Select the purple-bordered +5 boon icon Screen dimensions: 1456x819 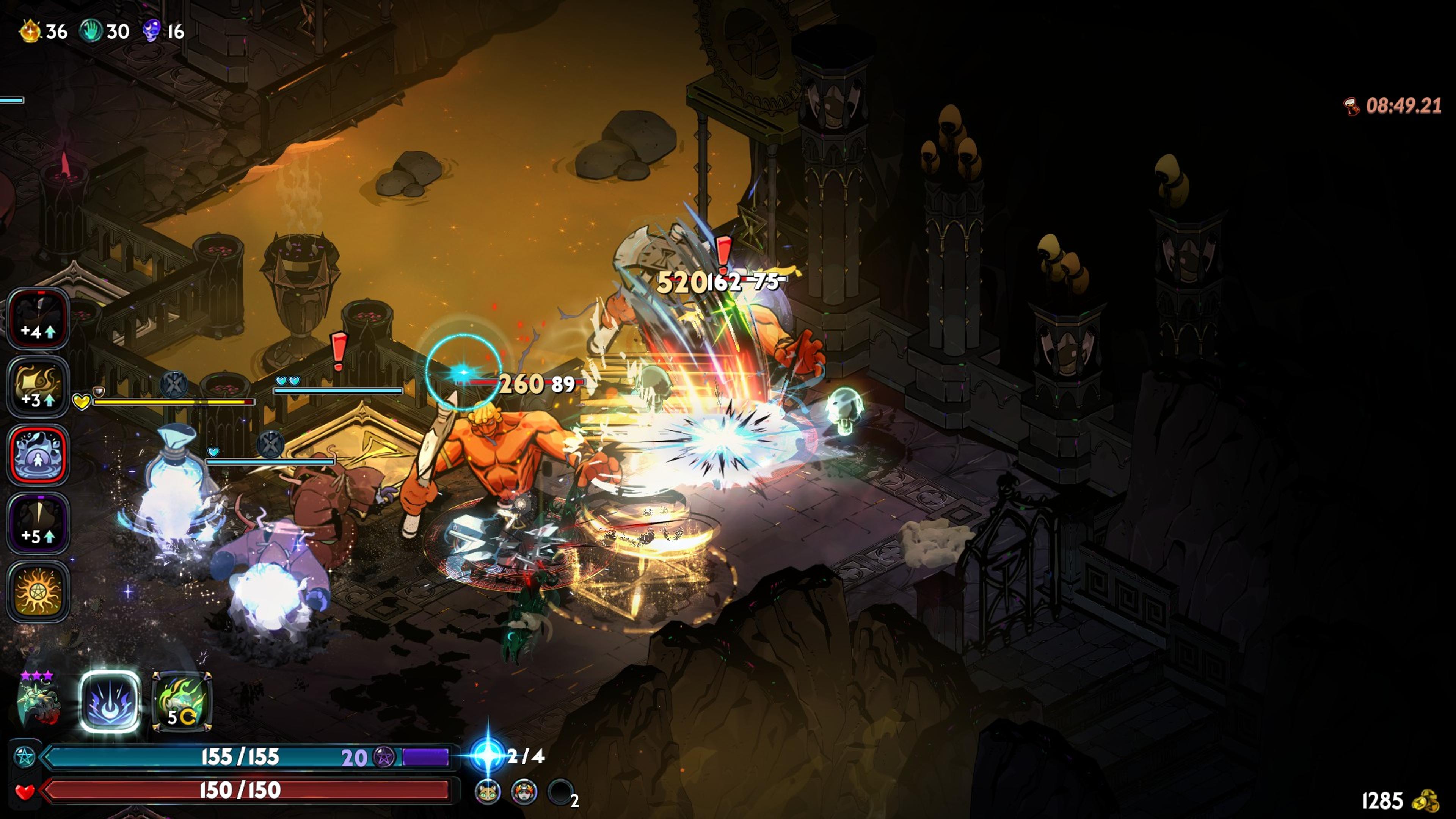click(38, 523)
